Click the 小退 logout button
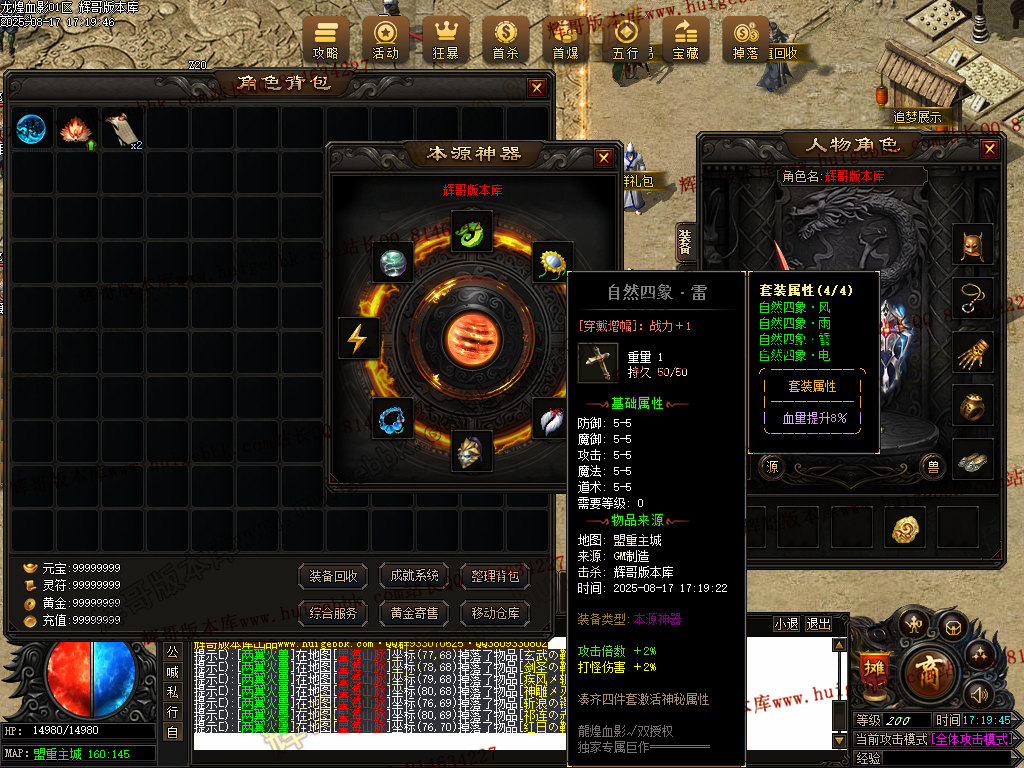This screenshot has height=768, width=1024. tap(786, 624)
